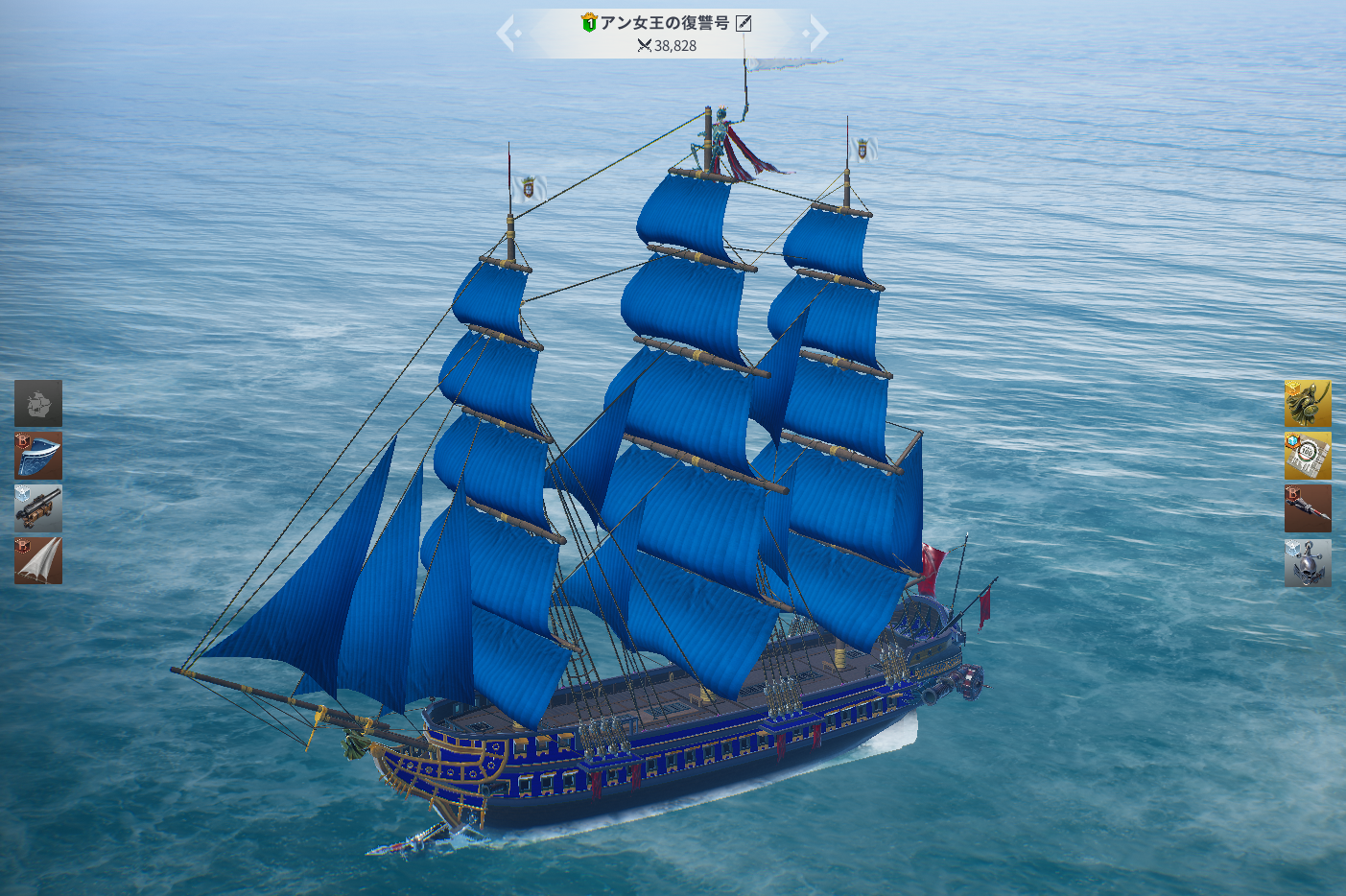Viewport: 1346px width, 896px height.
Task: Switch to the previous ship with left arrow
Action: coord(508,35)
